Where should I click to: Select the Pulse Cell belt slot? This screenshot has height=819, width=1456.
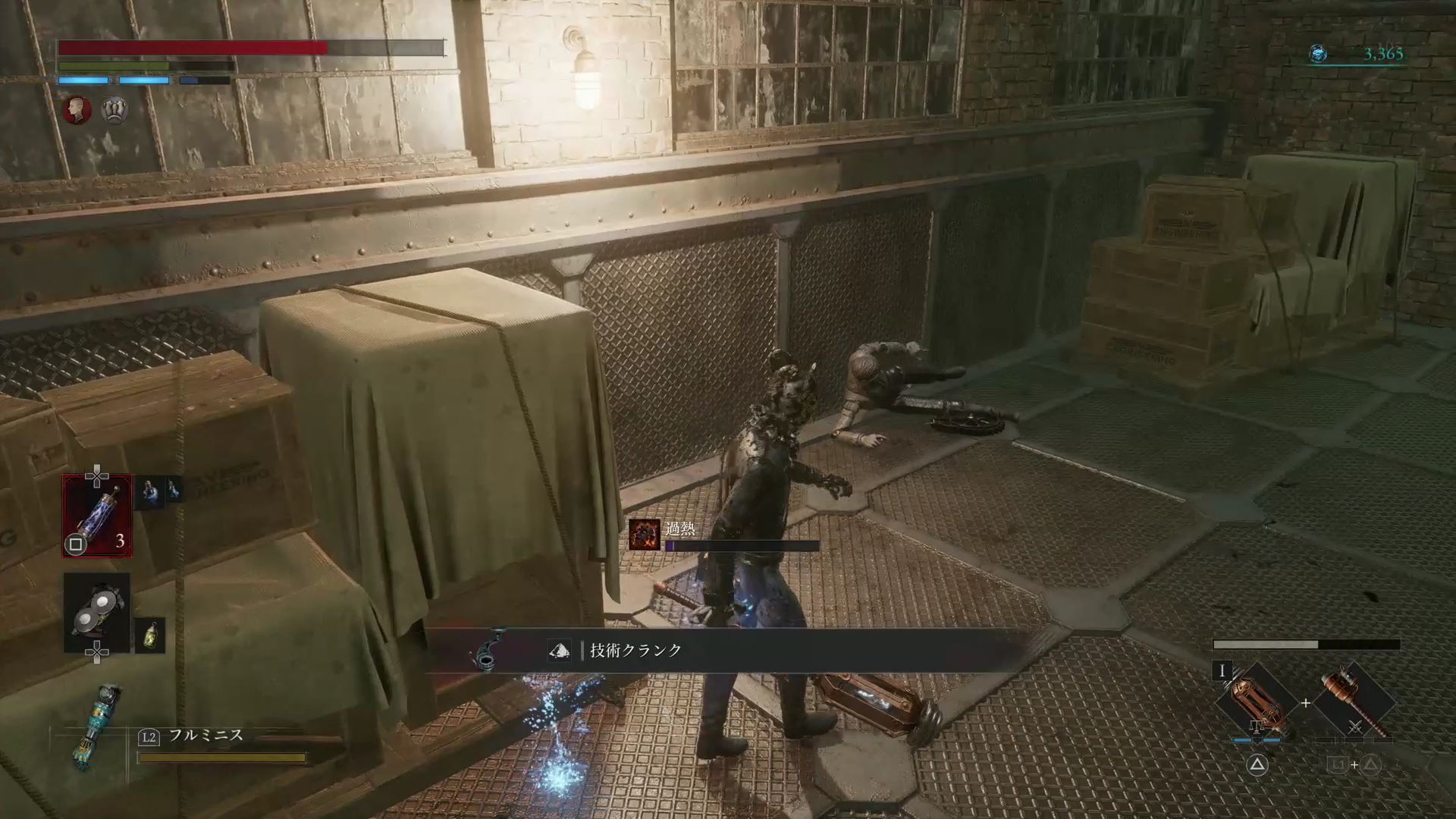pyautogui.click(x=97, y=516)
